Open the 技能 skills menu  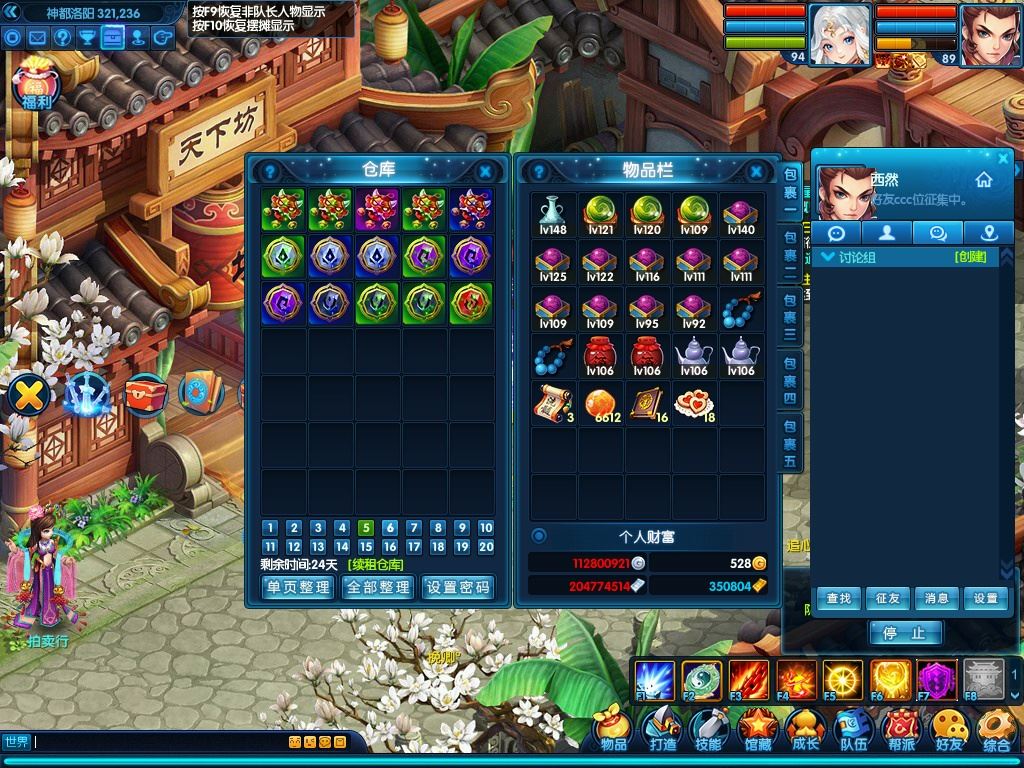point(709,731)
